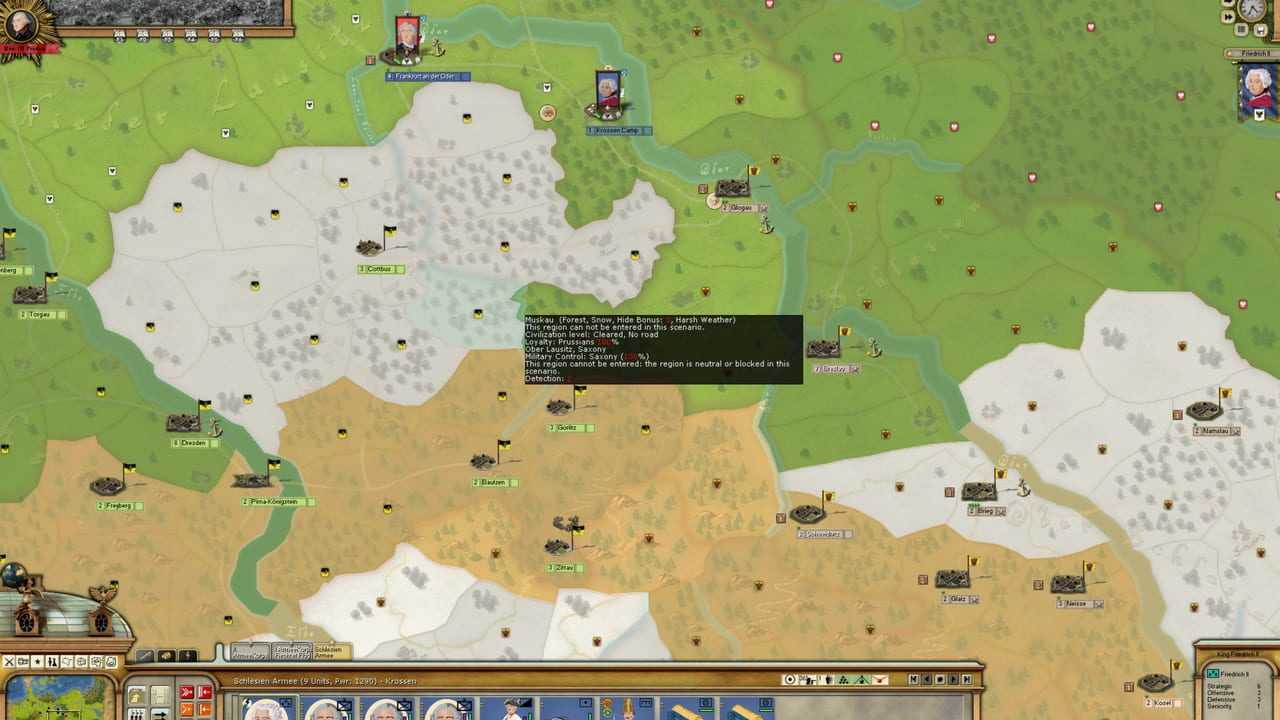Click the fast-forward button beside the clock

pyautogui.click(x=1230, y=16)
